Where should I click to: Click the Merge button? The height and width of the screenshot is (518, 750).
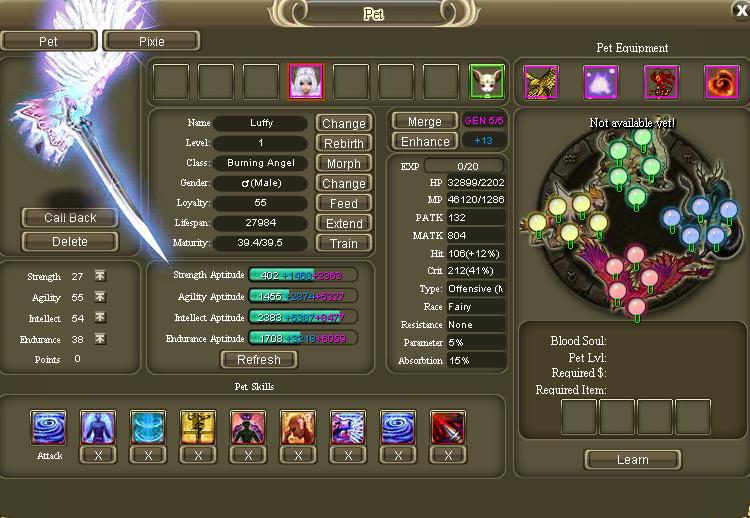[x=424, y=121]
